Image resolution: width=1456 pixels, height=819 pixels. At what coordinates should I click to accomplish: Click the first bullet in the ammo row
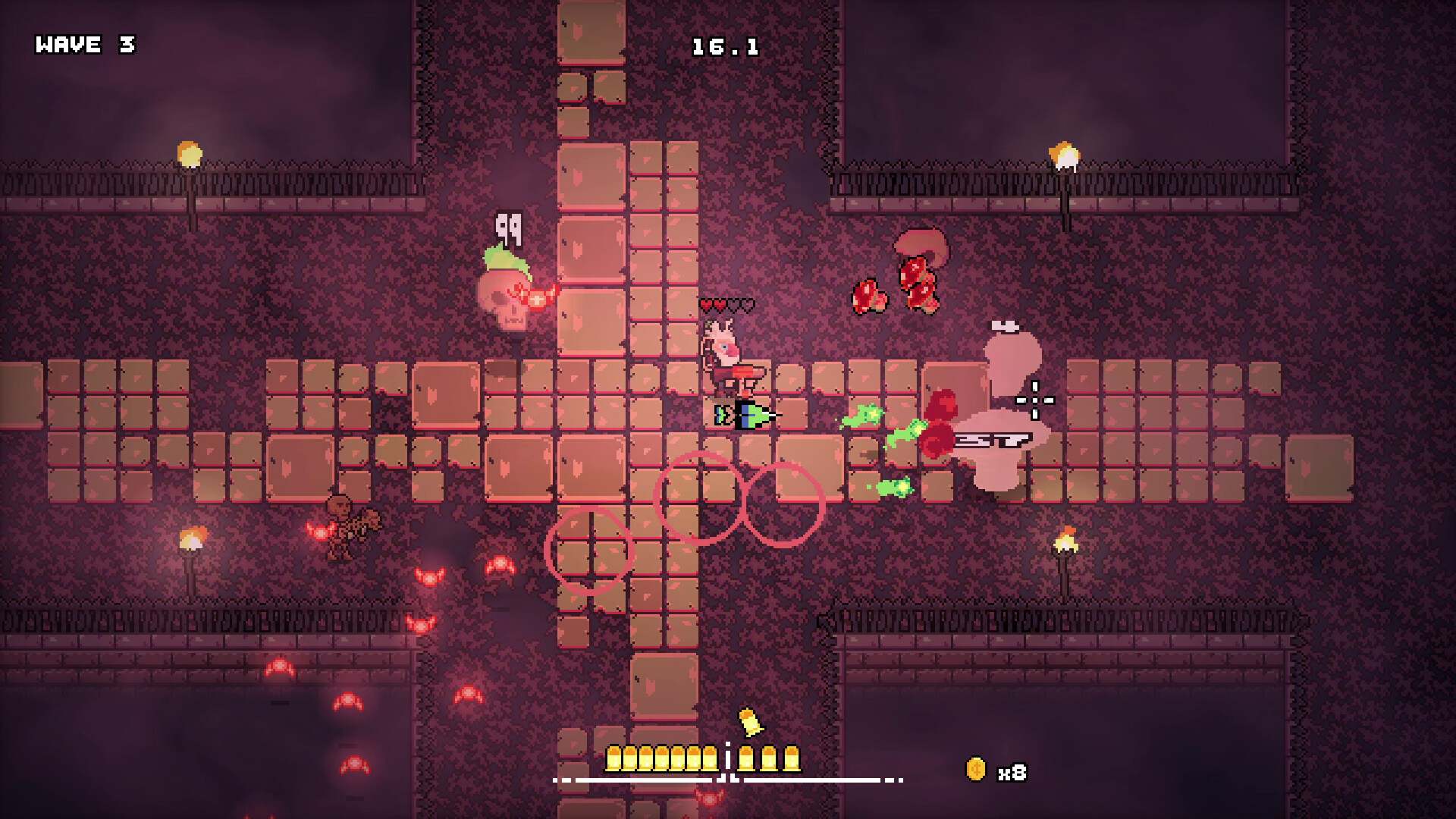coord(613,758)
